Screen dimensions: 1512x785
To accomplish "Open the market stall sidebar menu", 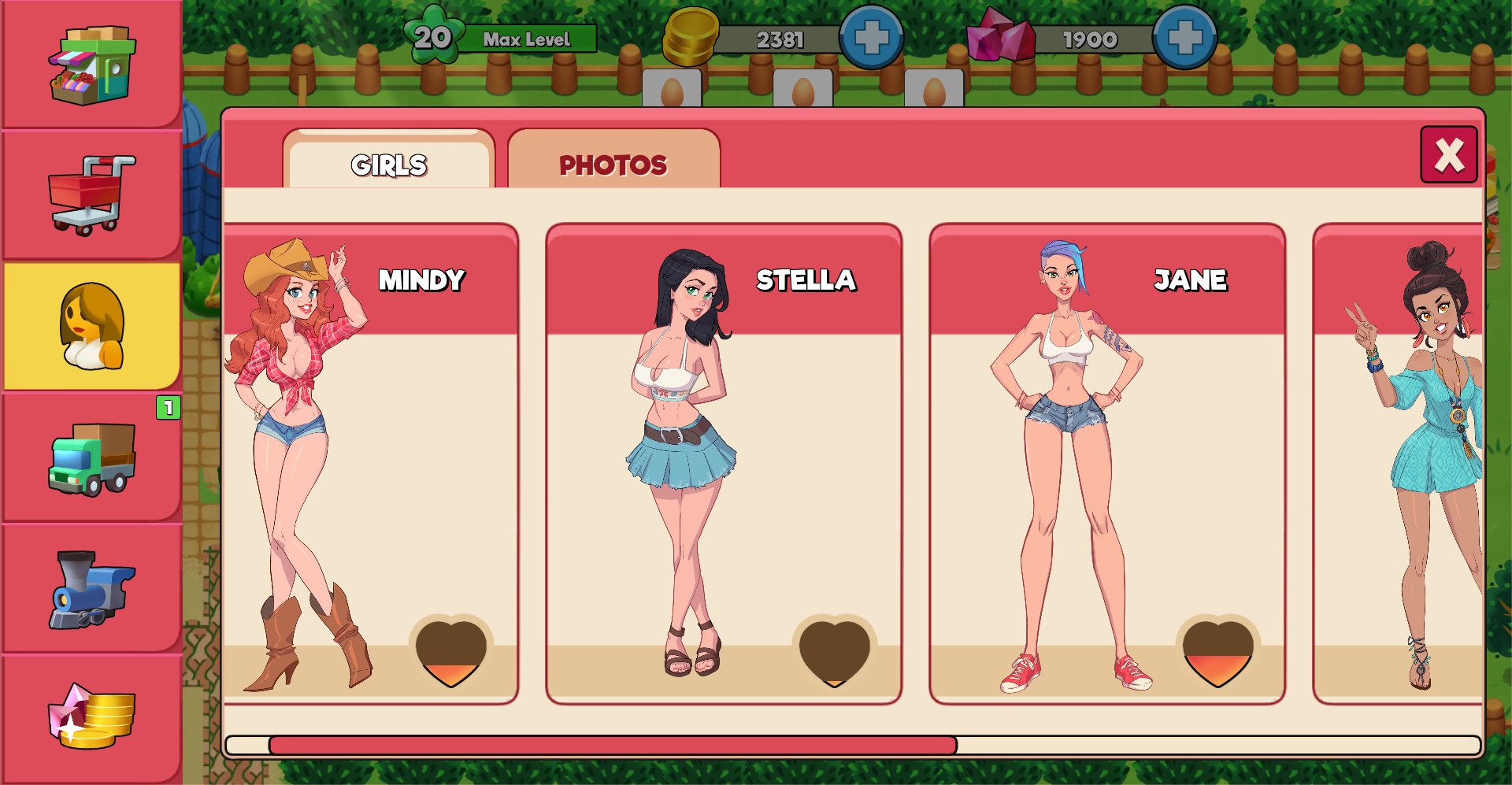I will (91, 65).
